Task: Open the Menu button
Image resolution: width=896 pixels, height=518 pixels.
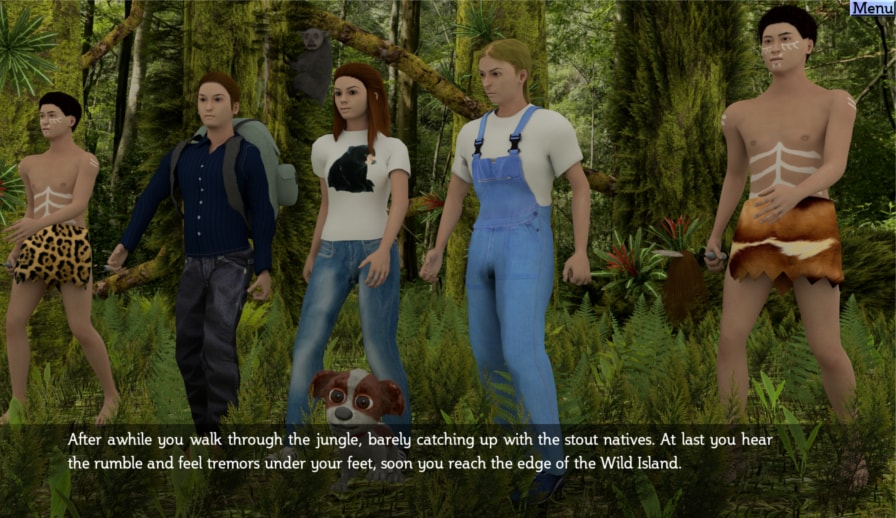Action: click(x=871, y=8)
